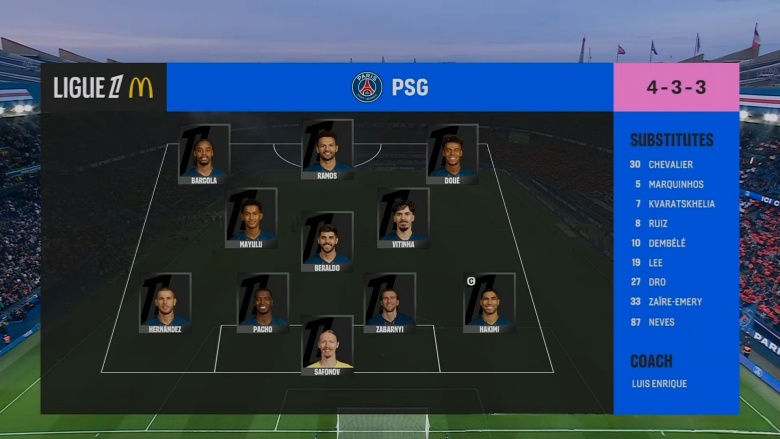This screenshot has height=439, width=780.
Task: Click on Pacho's player card
Action: click(x=263, y=302)
